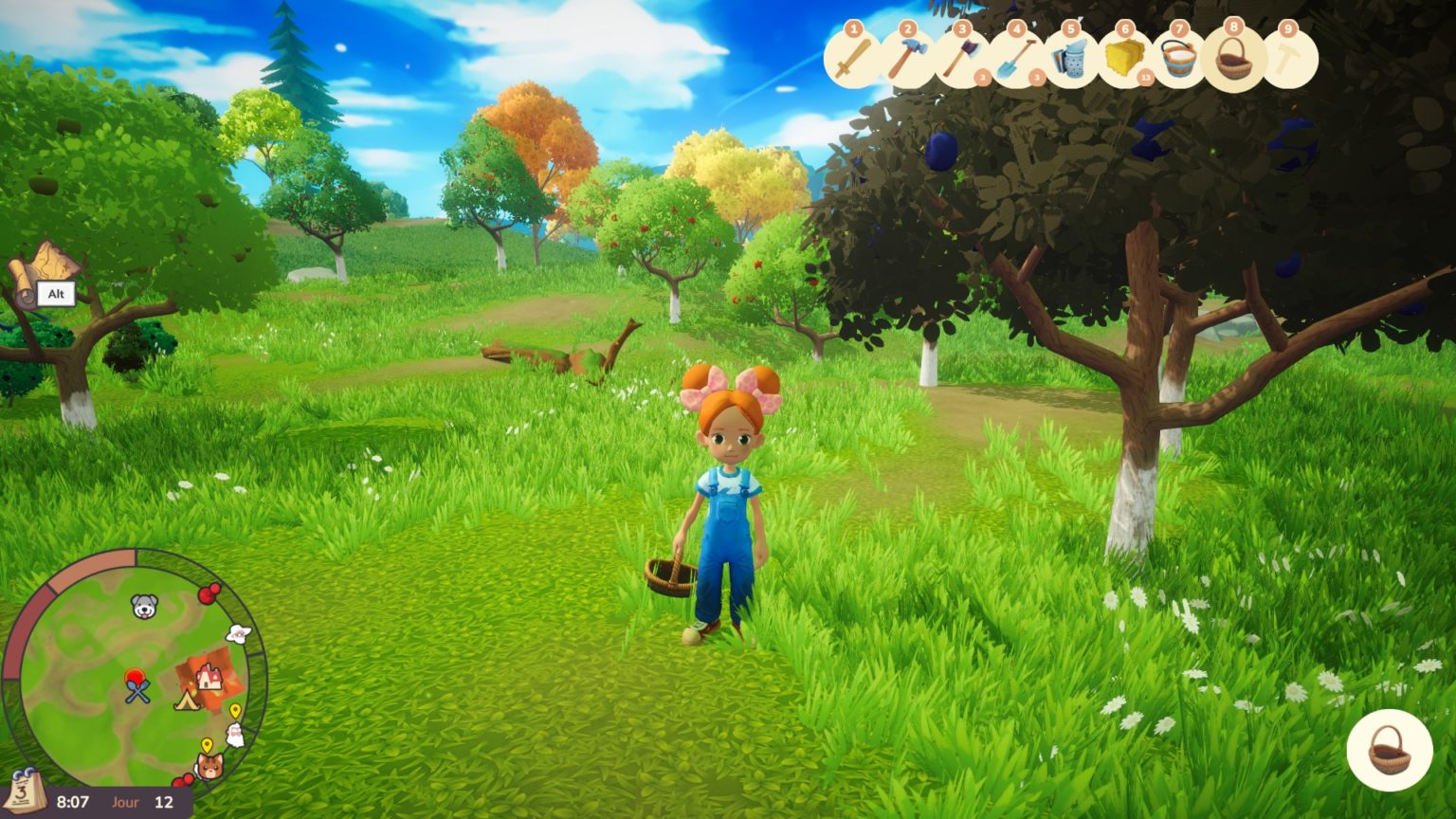This screenshot has height=819, width=1456.
Task: Choose the axe in the hotbar
Action: click(961, 60)
